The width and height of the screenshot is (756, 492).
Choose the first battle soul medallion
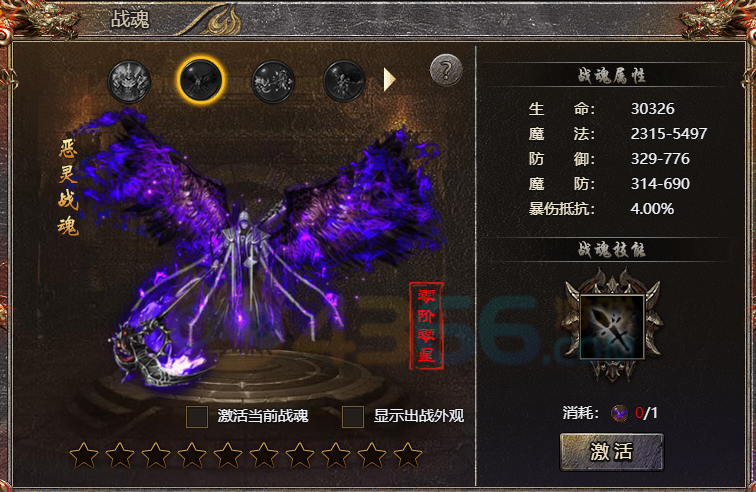[130, 81]
